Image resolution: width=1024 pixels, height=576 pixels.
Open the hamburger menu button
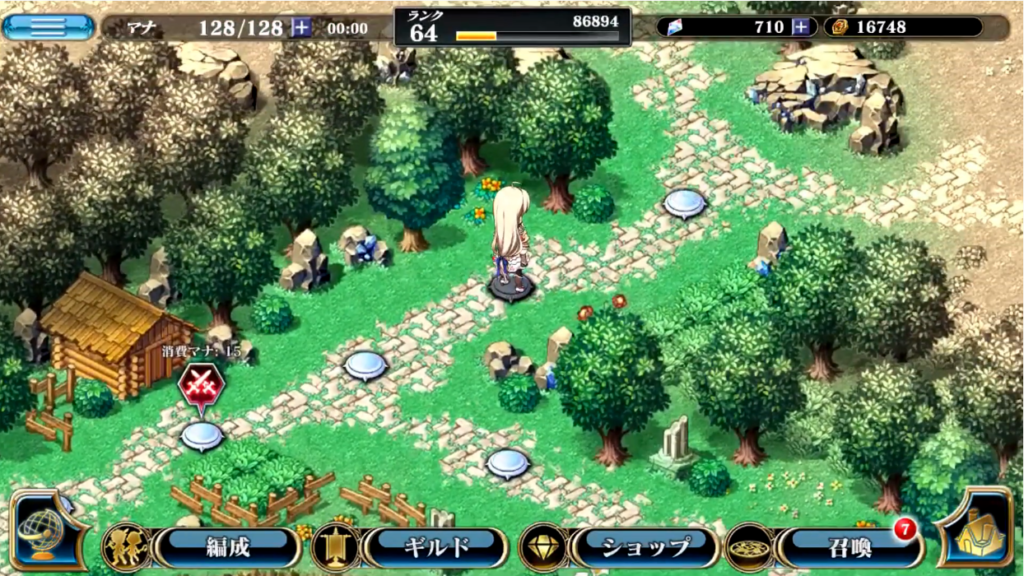pyautogui.click(x=48, y=25)
